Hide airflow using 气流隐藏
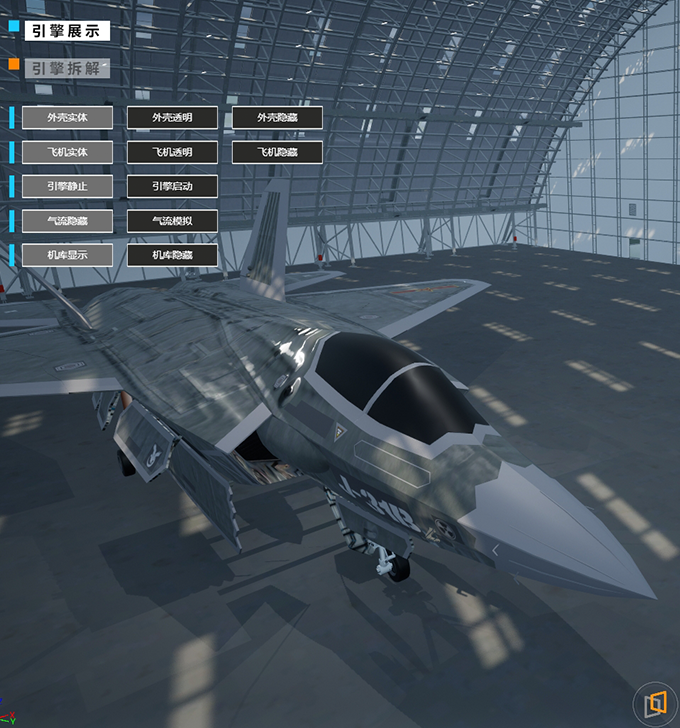 (67, 221)
